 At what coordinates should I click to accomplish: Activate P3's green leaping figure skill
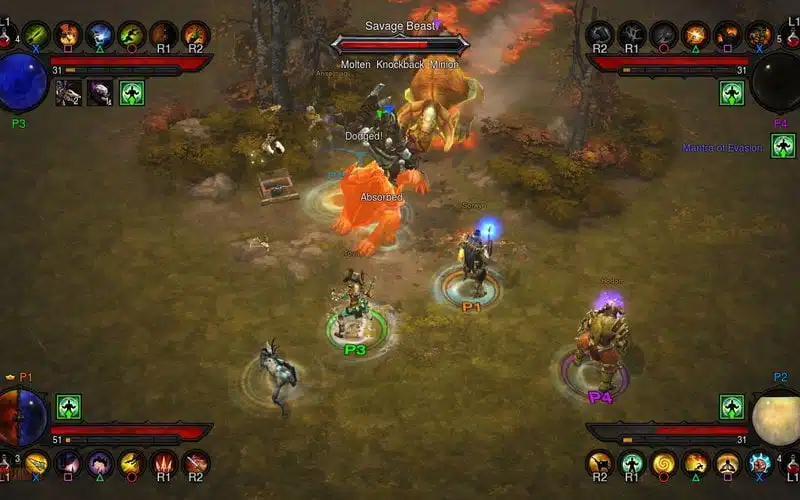(x=131, y=36)
